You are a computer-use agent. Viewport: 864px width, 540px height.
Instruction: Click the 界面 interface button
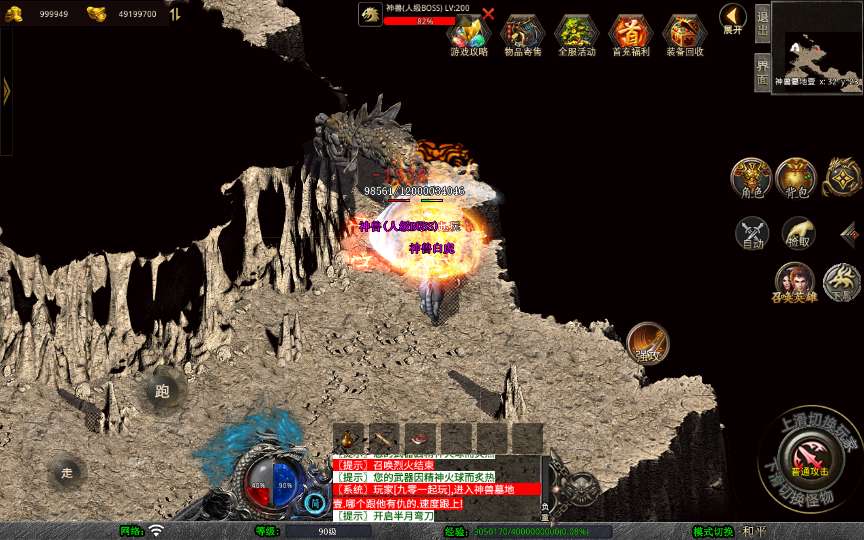pyautogui.click(x=762, y=72)
